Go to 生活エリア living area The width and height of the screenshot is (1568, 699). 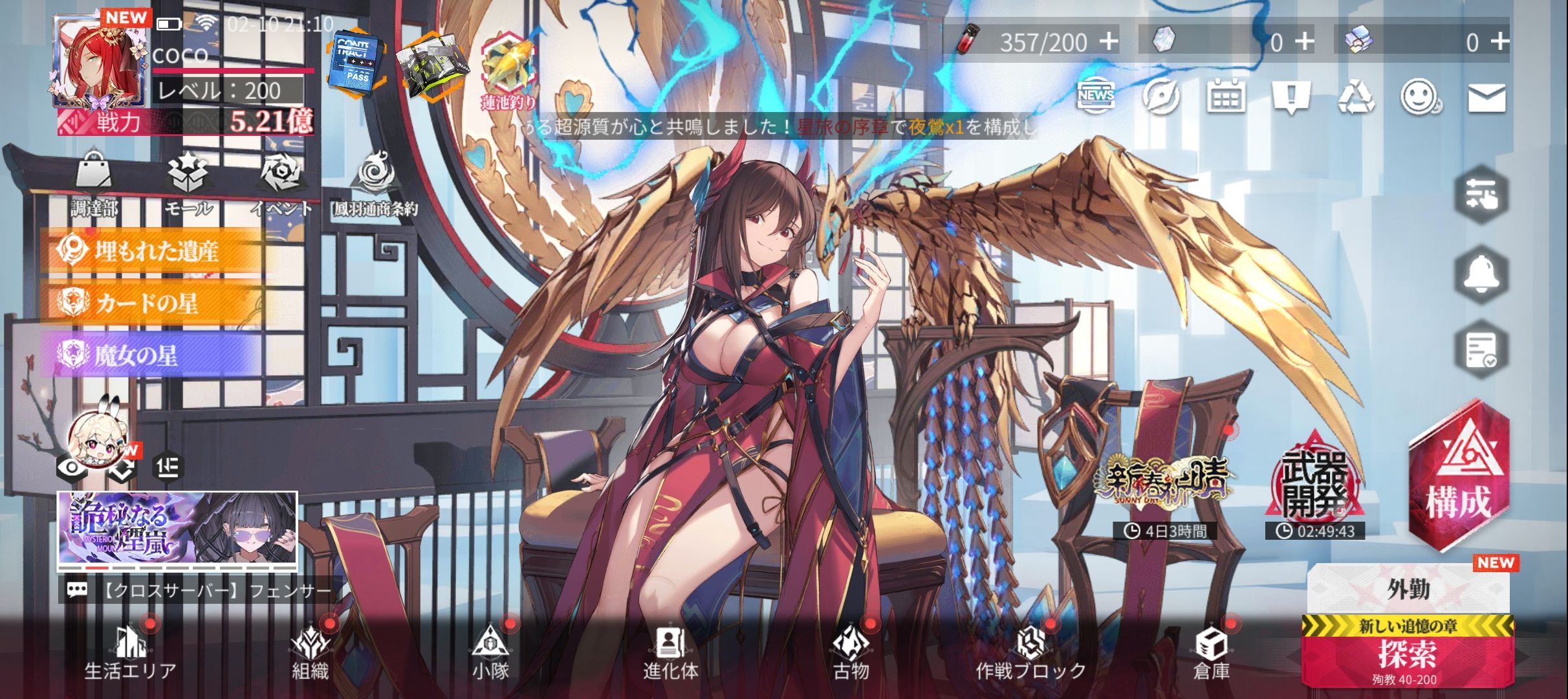130,654
